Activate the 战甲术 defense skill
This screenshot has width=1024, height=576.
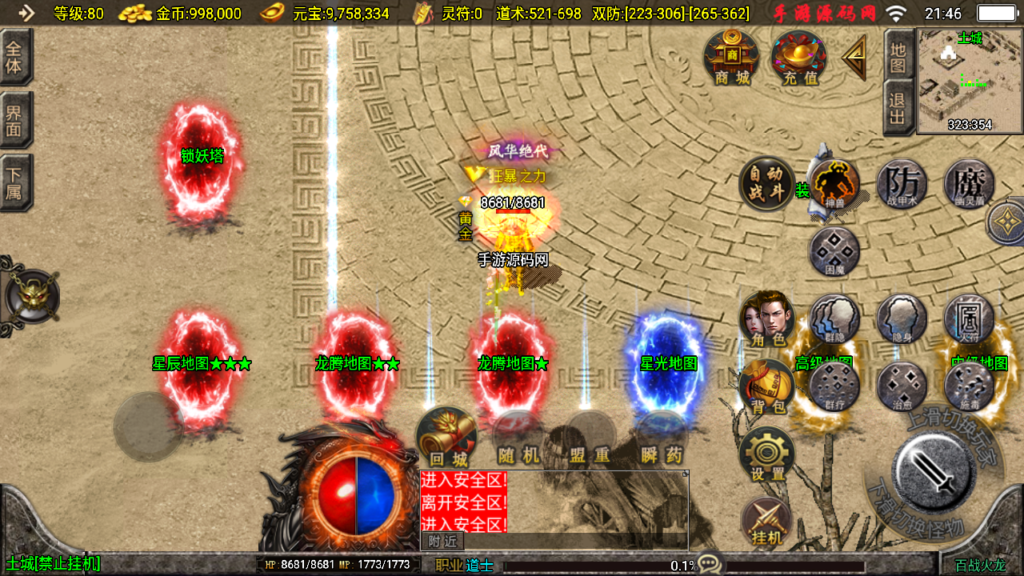902,183
